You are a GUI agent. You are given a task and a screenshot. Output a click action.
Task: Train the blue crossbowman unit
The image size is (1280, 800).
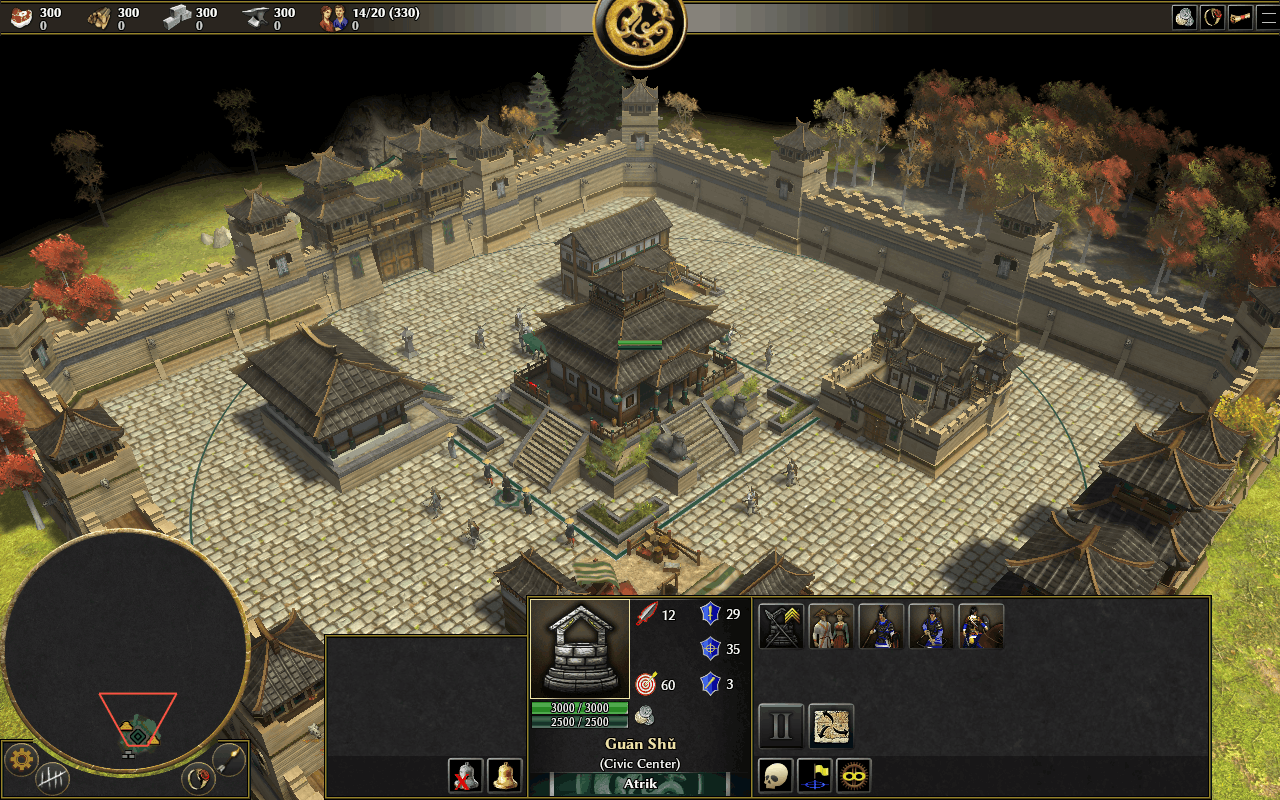(931, 626)
